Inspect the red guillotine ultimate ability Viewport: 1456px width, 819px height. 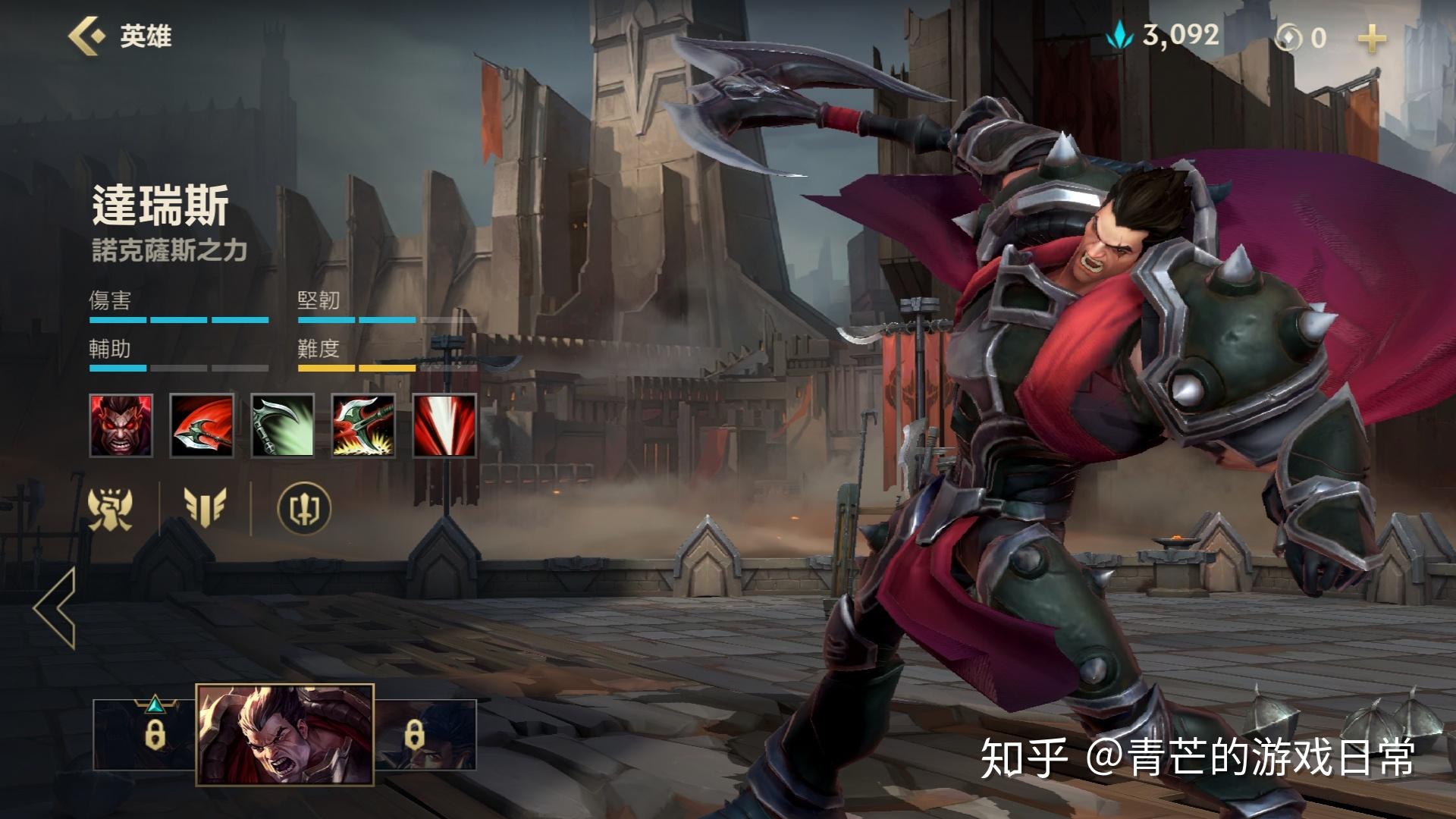coord(444,425)
